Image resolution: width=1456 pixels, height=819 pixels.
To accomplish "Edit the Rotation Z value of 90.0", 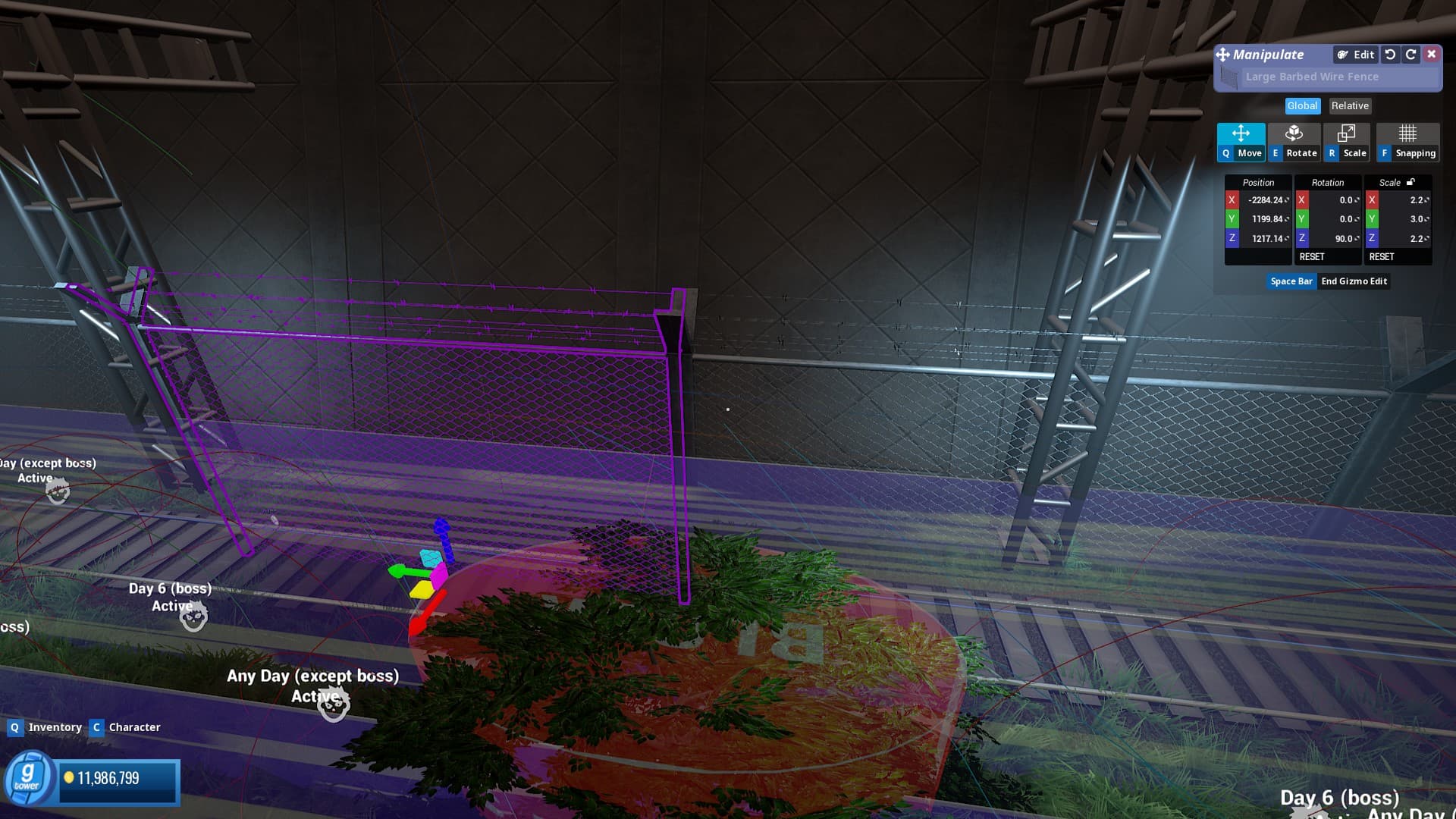I will (1335, 238).
